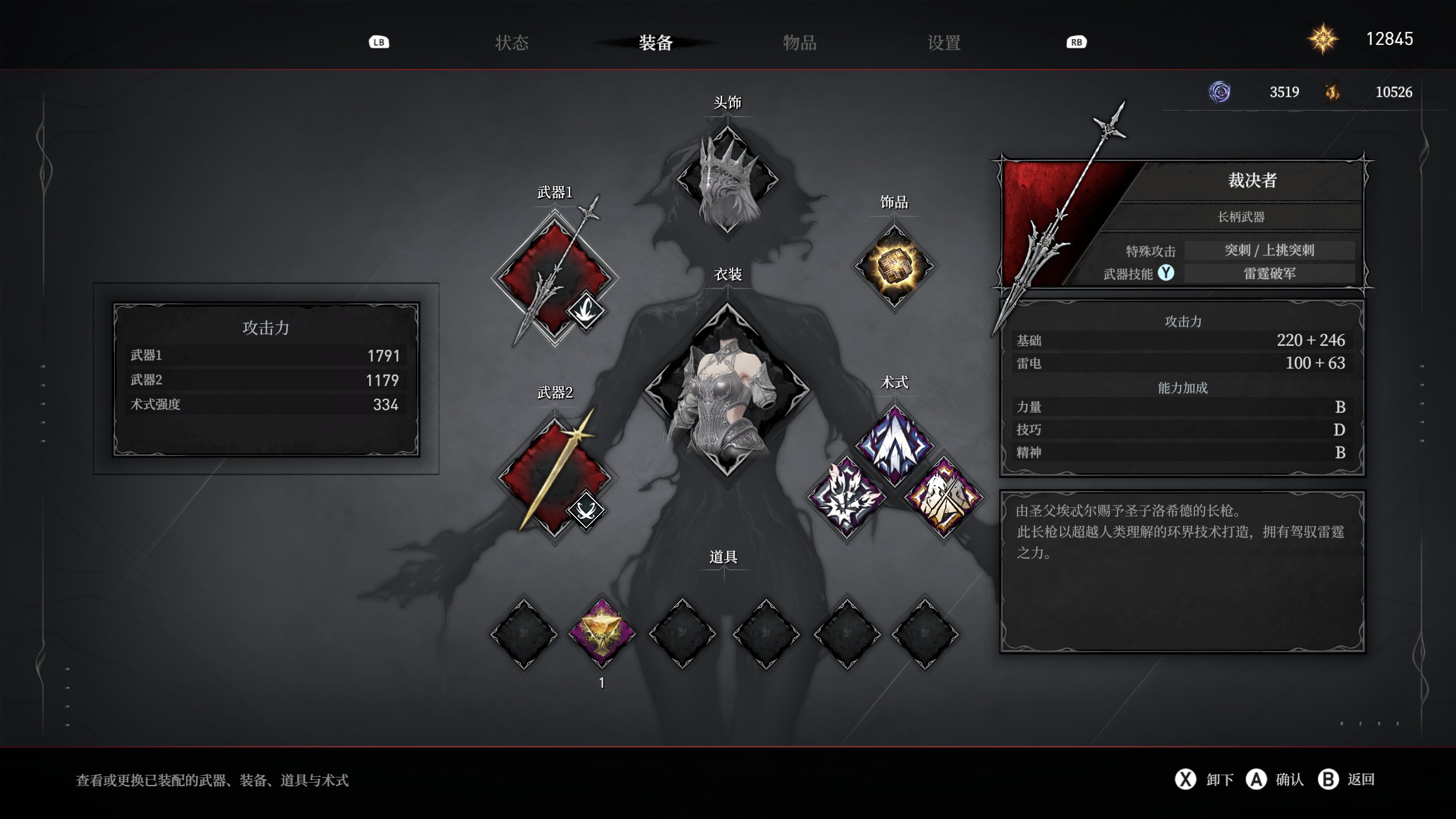Viewport: 1456px width, 819px height.
Task: Choose the 武器2 golden sword slot
Action: pos(554,477)
